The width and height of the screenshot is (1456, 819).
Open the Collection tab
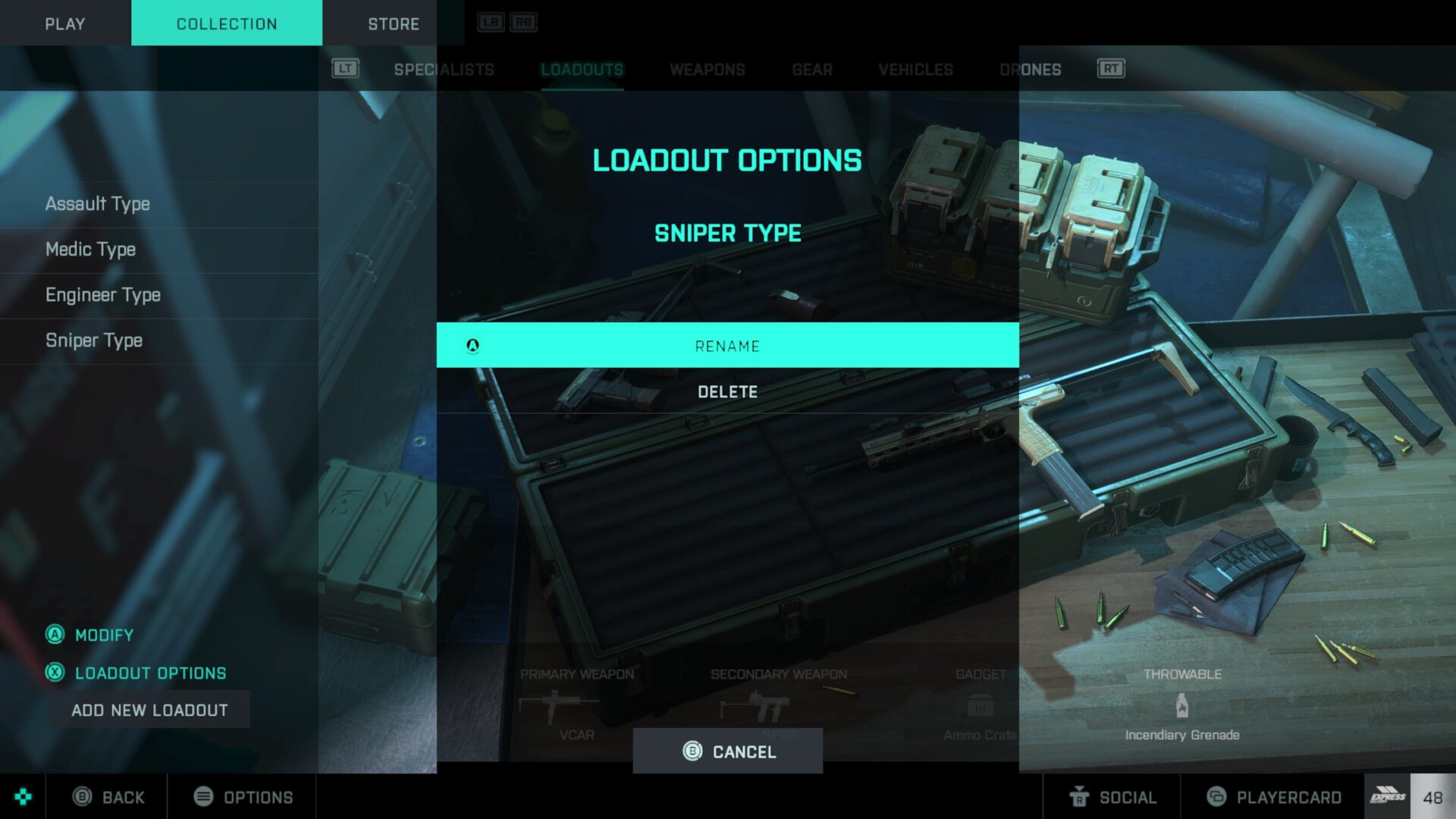coord(227,24)
